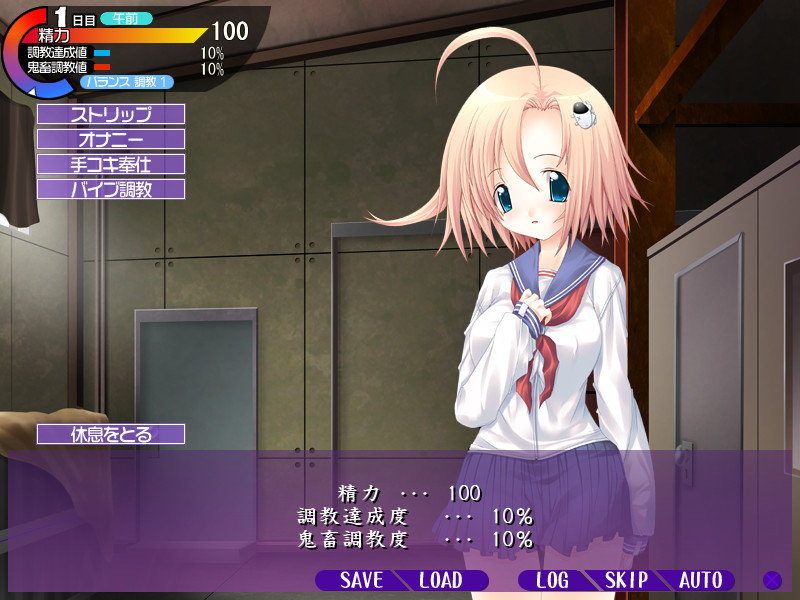This screenshot has height=600, width=800.
Task: Open the LOAD screen
Action: [x=441, y=580]
